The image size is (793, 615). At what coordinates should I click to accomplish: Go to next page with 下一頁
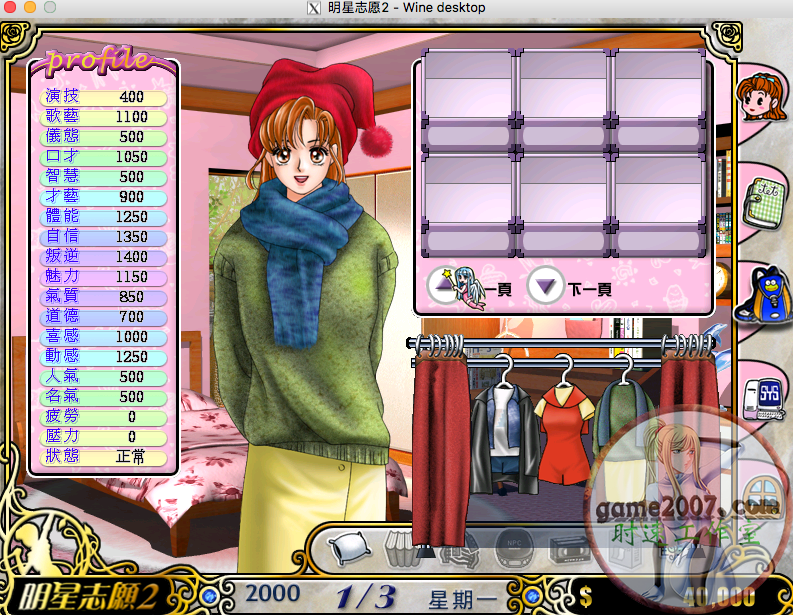click(547, 288)
